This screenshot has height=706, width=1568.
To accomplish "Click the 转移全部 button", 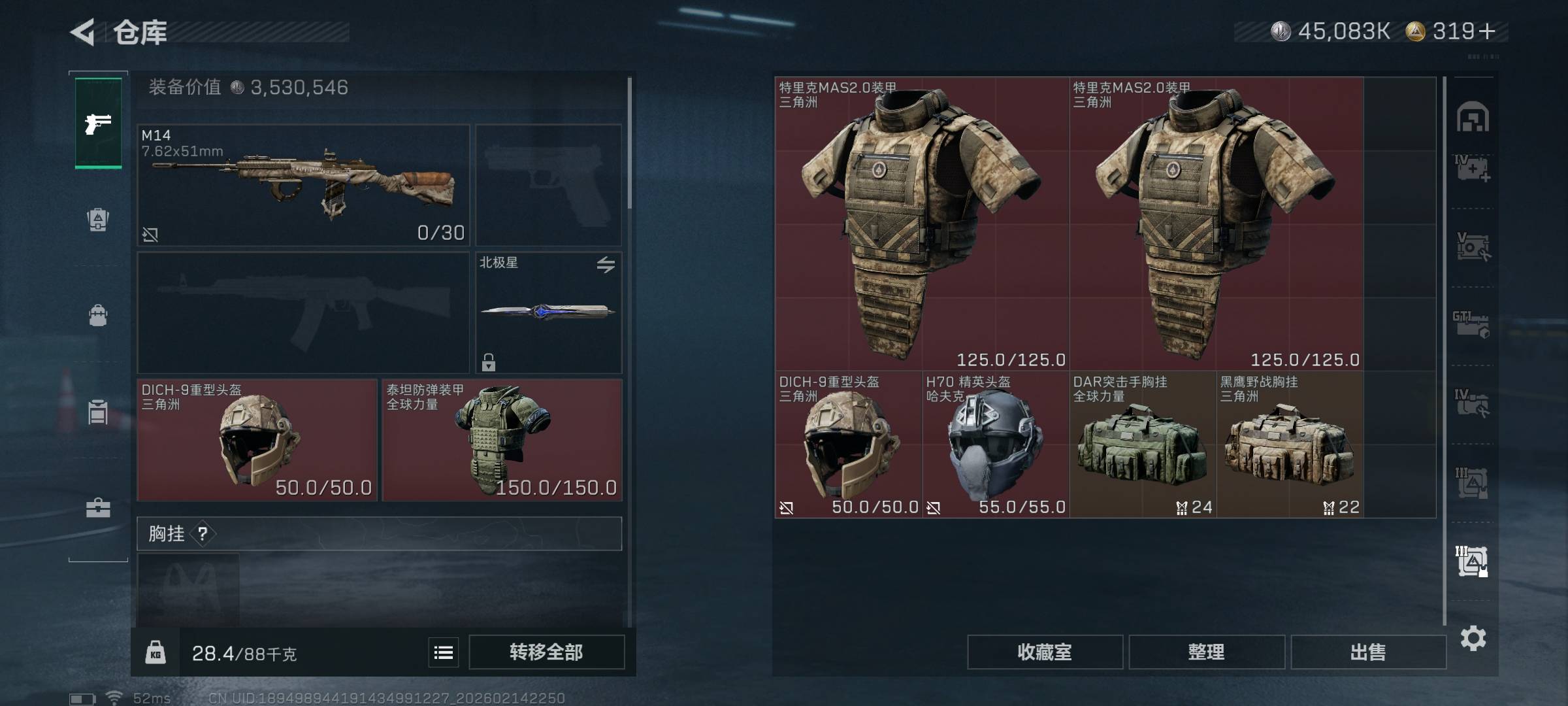I will 546,652.
